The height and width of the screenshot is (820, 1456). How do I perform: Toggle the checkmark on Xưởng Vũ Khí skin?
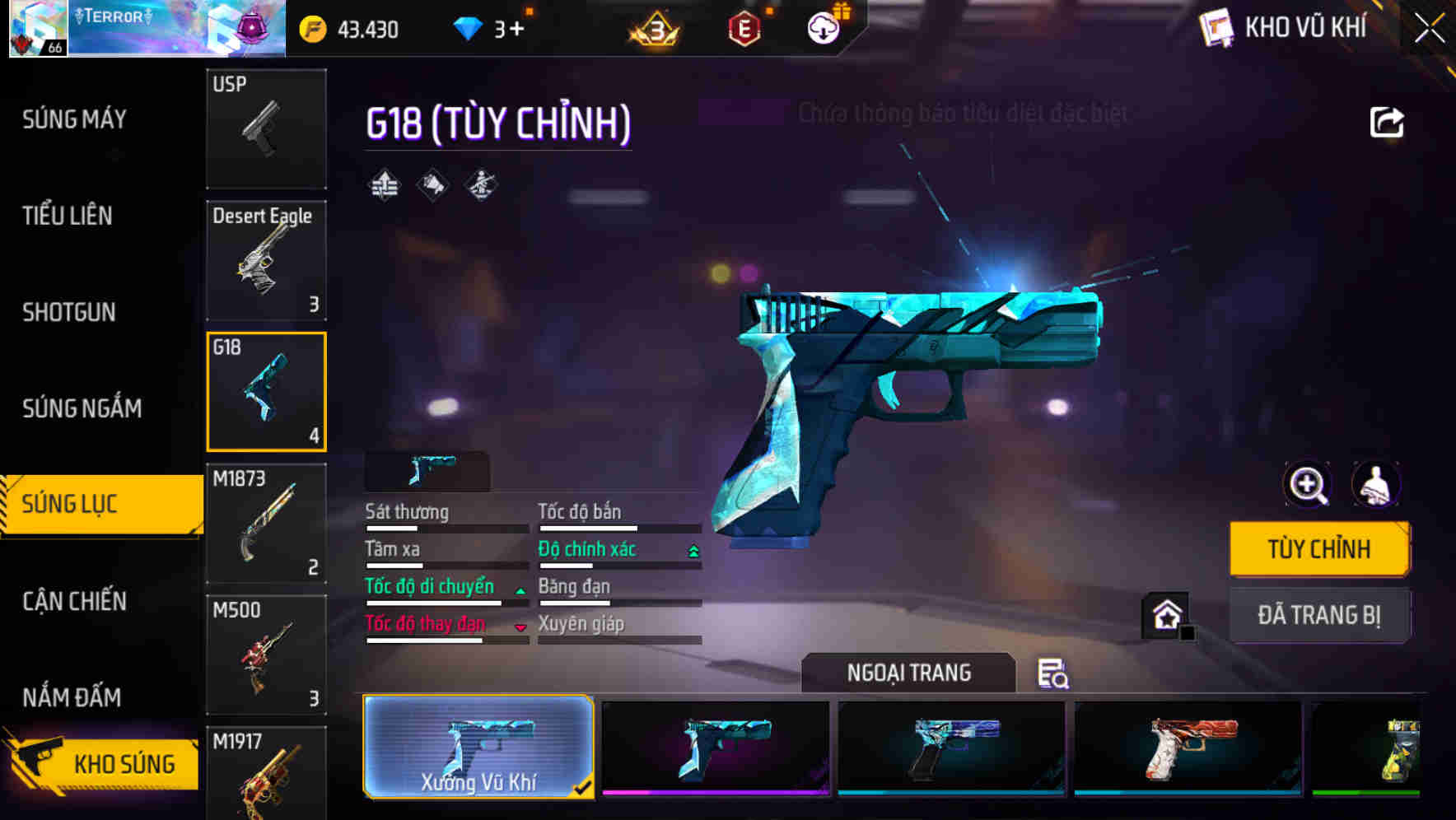(x=584, y=787)
